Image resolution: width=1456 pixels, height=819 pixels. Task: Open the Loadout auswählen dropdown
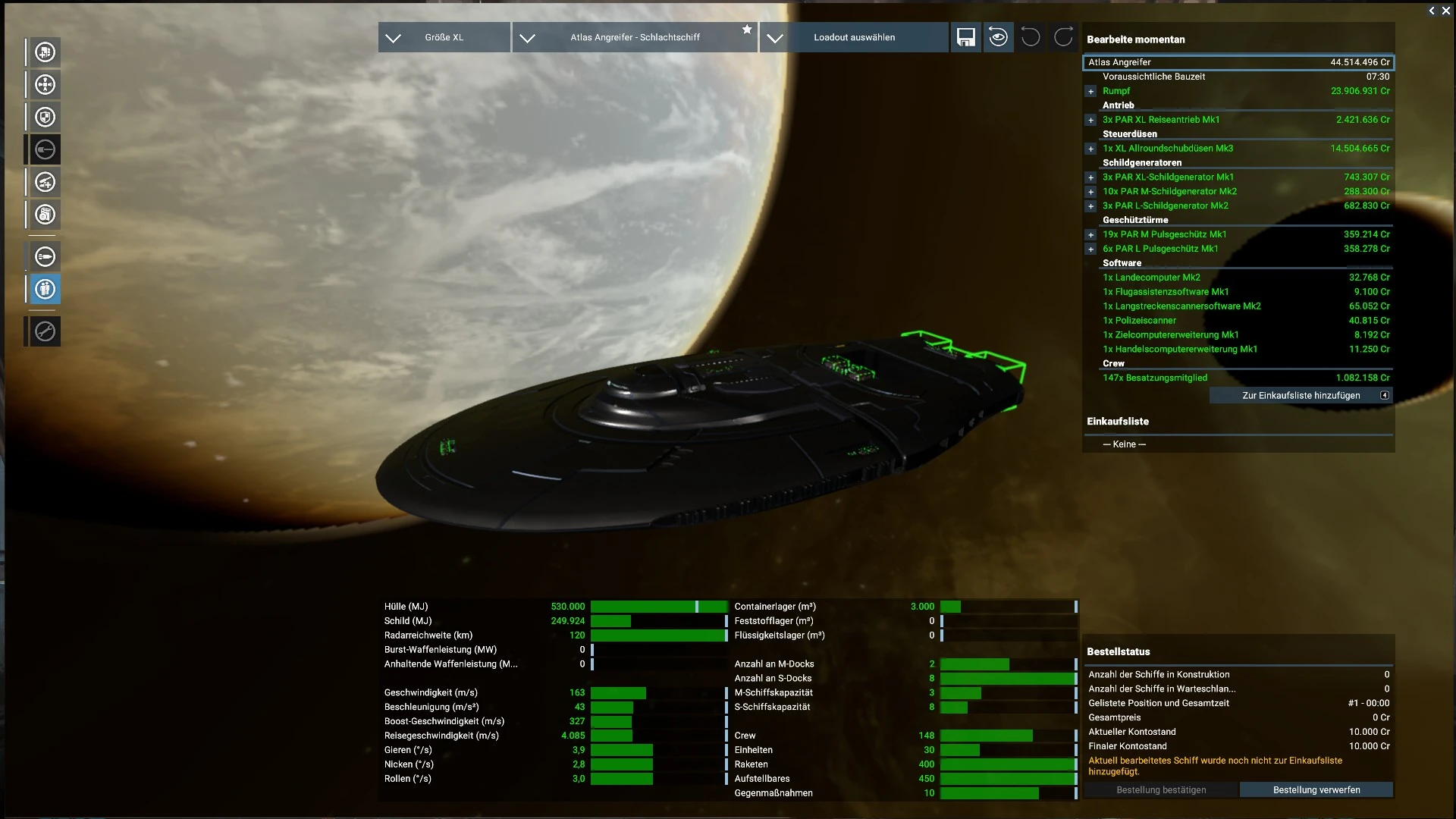(x=854, y=36)
